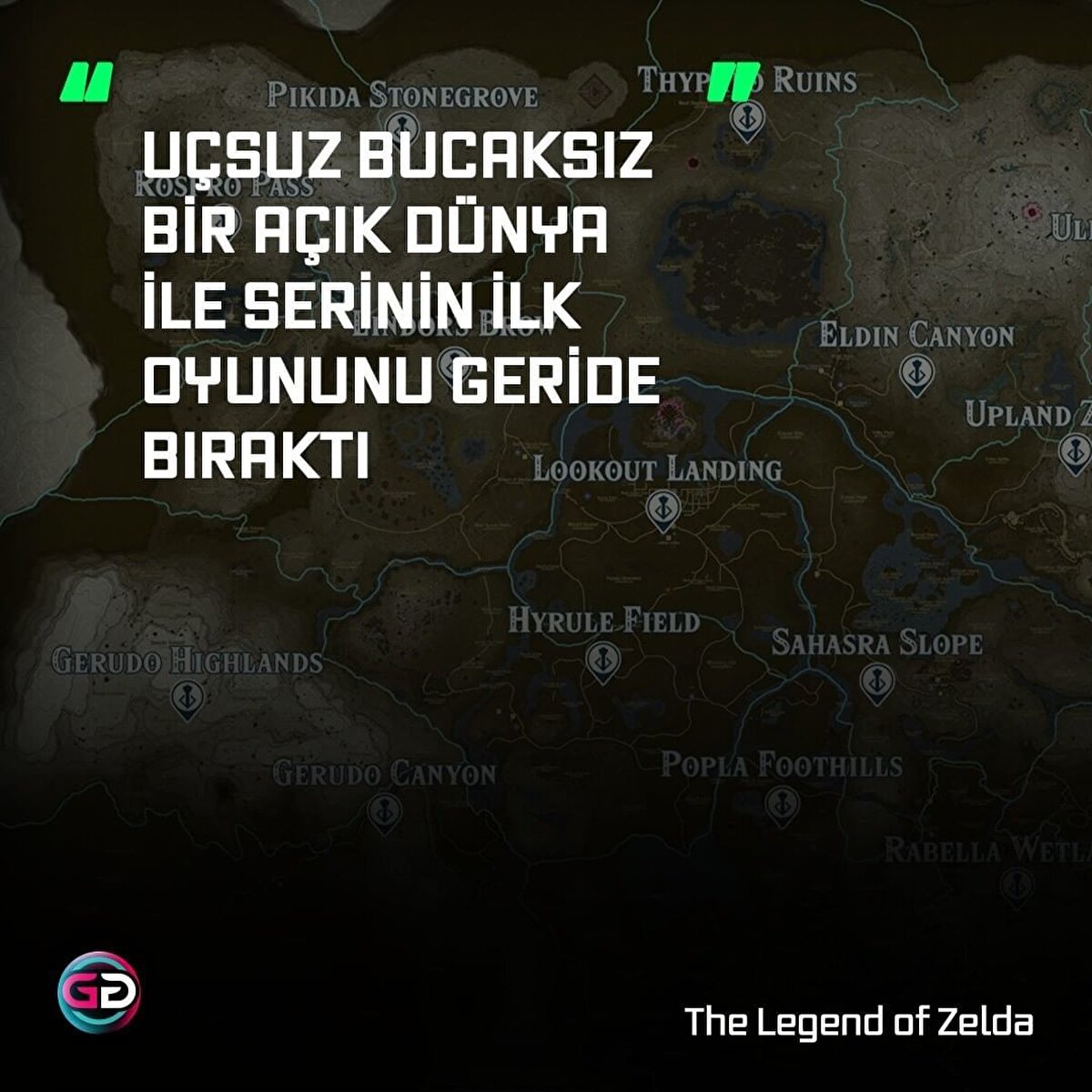The width and height of the screenshot is (1092, 1092).
Task: Pick the Gerudo Highlands tower marker
Action: click(187, 698)
